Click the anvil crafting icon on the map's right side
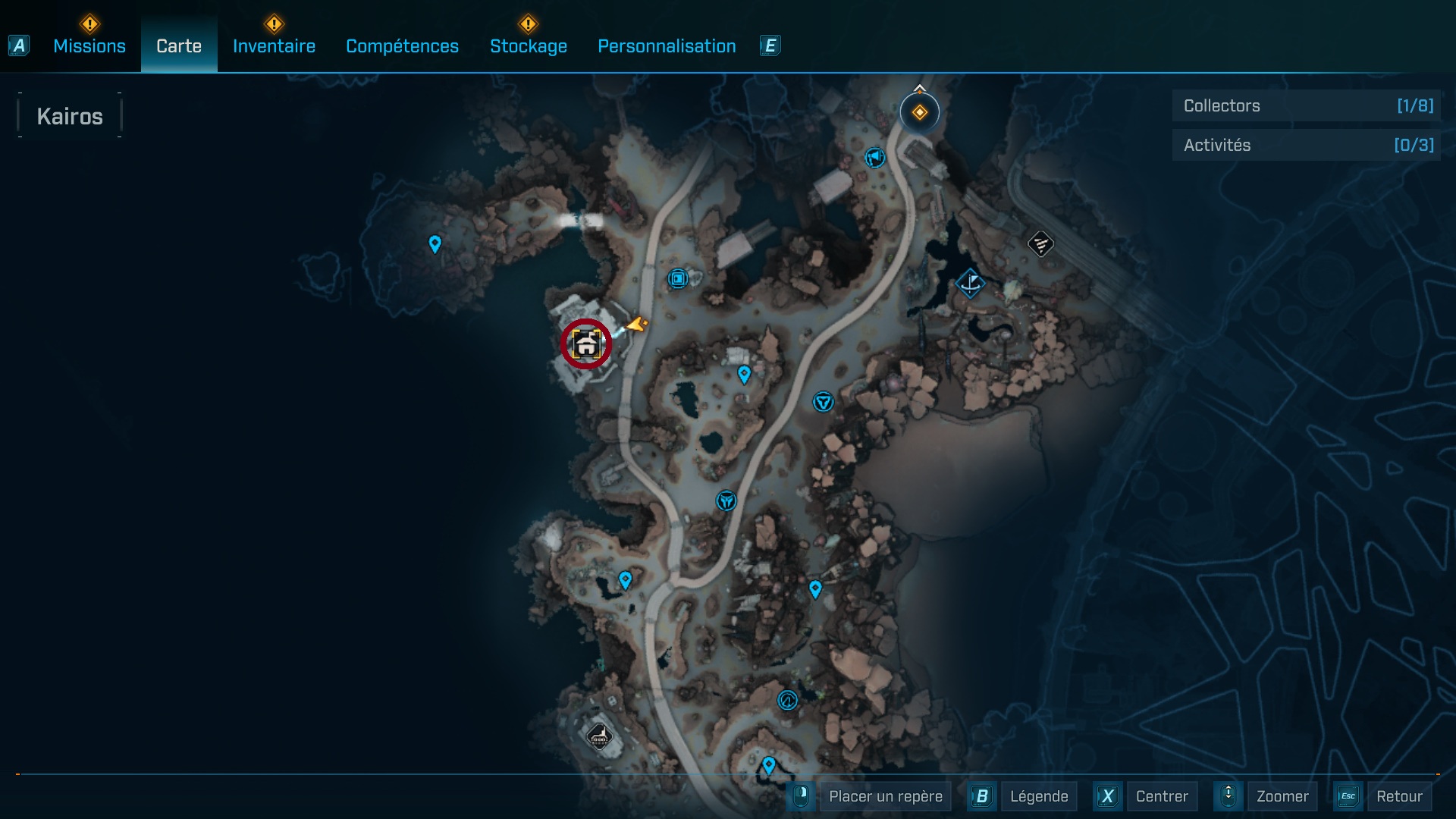Image resolution: width=1456 pixels, height=819 pixels. 1040,244
